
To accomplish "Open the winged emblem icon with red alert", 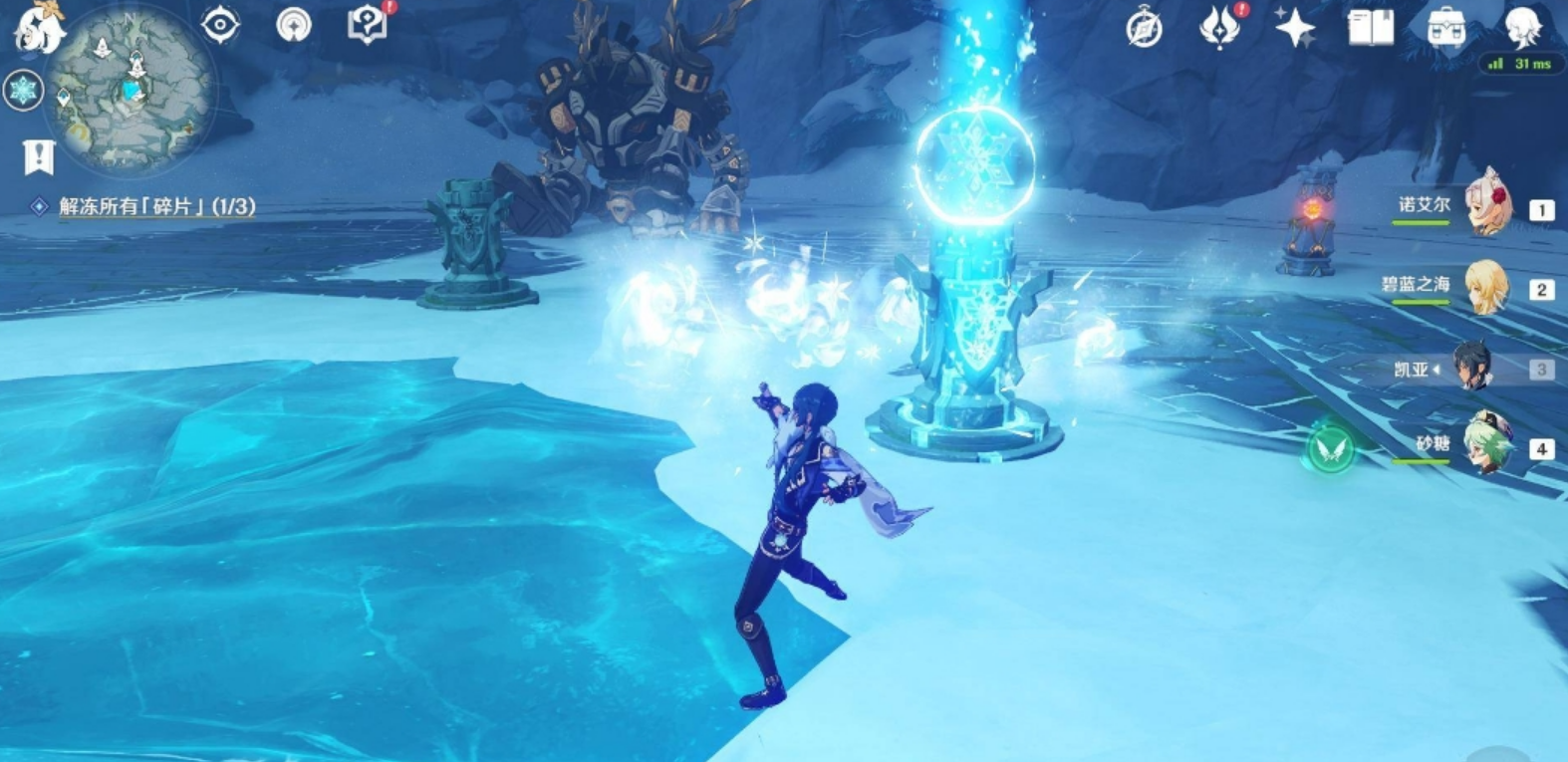I will (x=1218, y=27).
